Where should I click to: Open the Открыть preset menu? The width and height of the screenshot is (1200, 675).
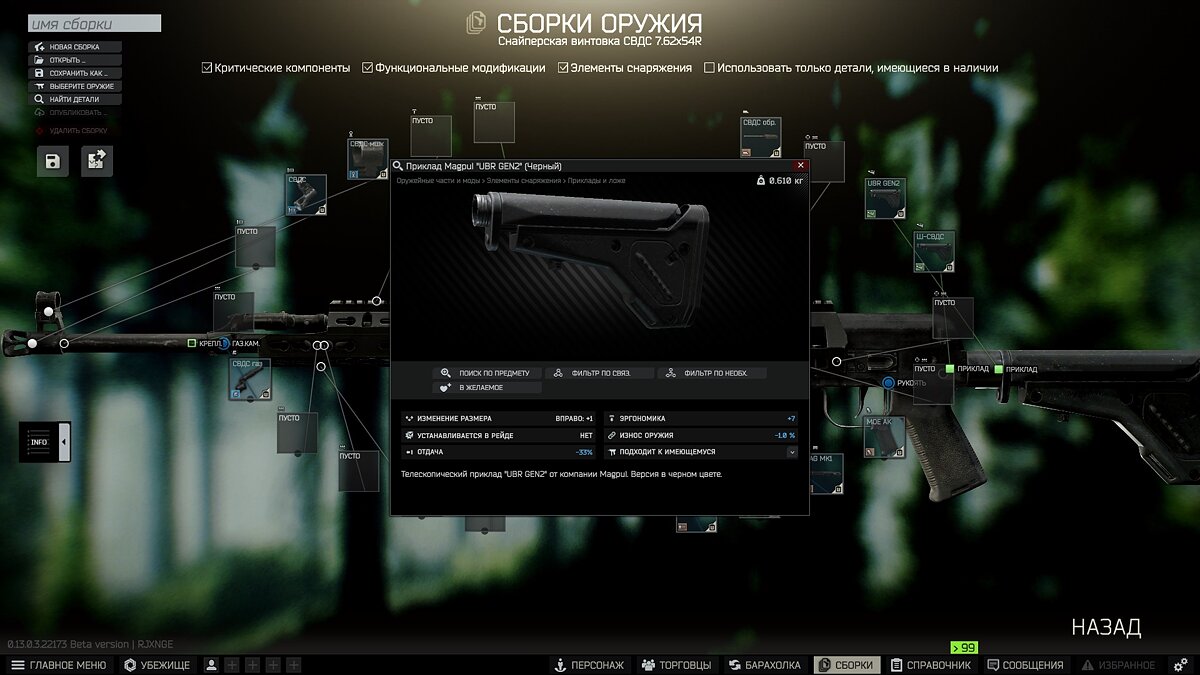(76, 60)
